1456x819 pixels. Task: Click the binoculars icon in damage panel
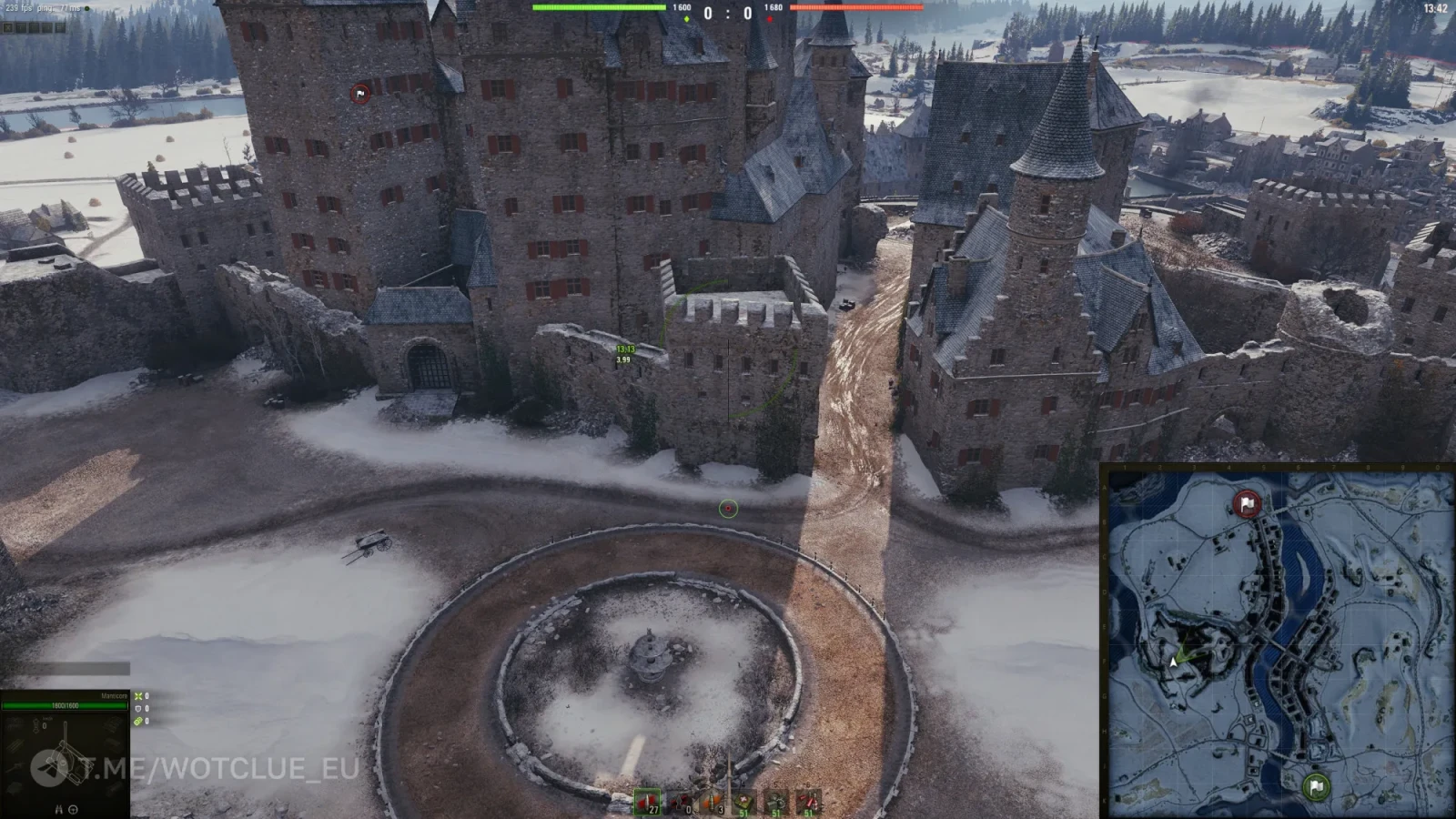pos(58,809)
